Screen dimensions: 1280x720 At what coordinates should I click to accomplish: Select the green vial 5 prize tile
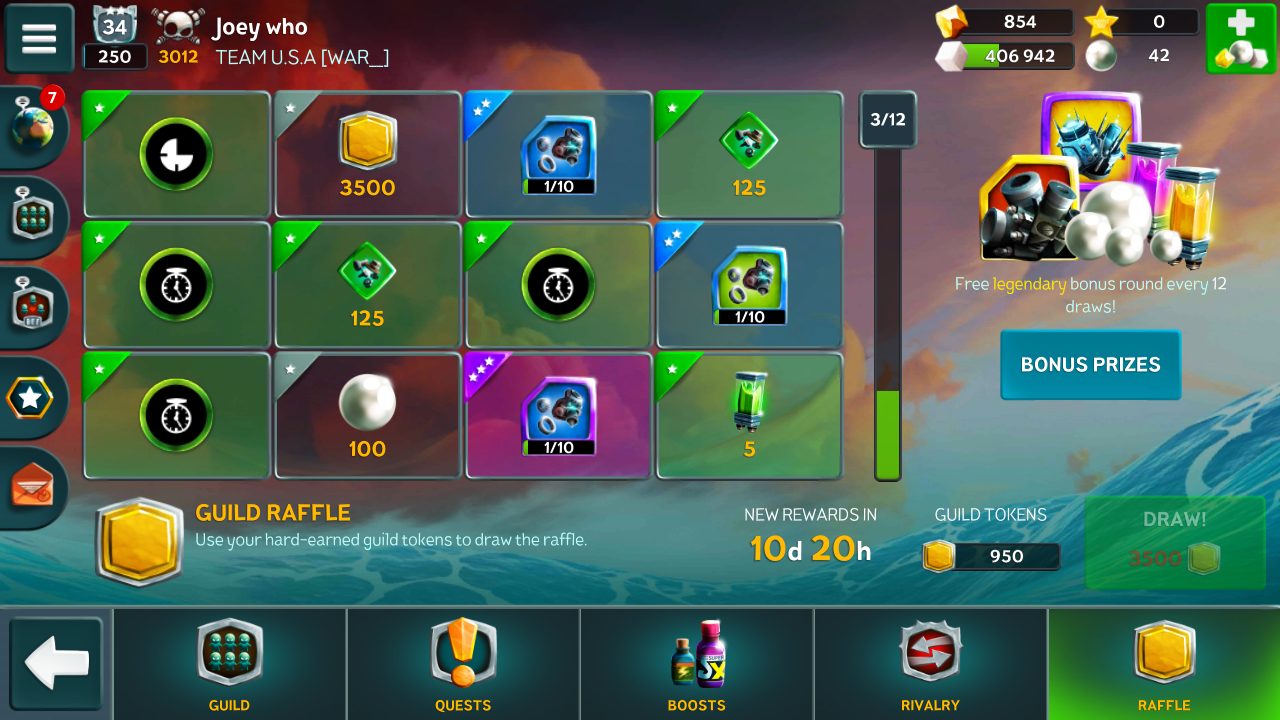tap(749, 416)
